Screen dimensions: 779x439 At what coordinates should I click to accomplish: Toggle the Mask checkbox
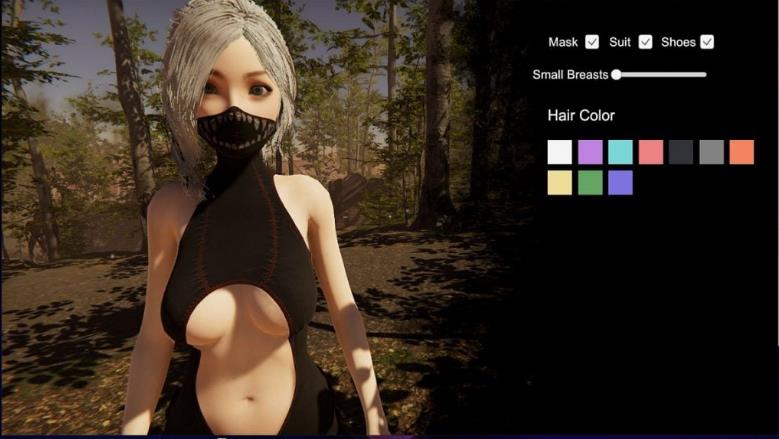[592, 42]
